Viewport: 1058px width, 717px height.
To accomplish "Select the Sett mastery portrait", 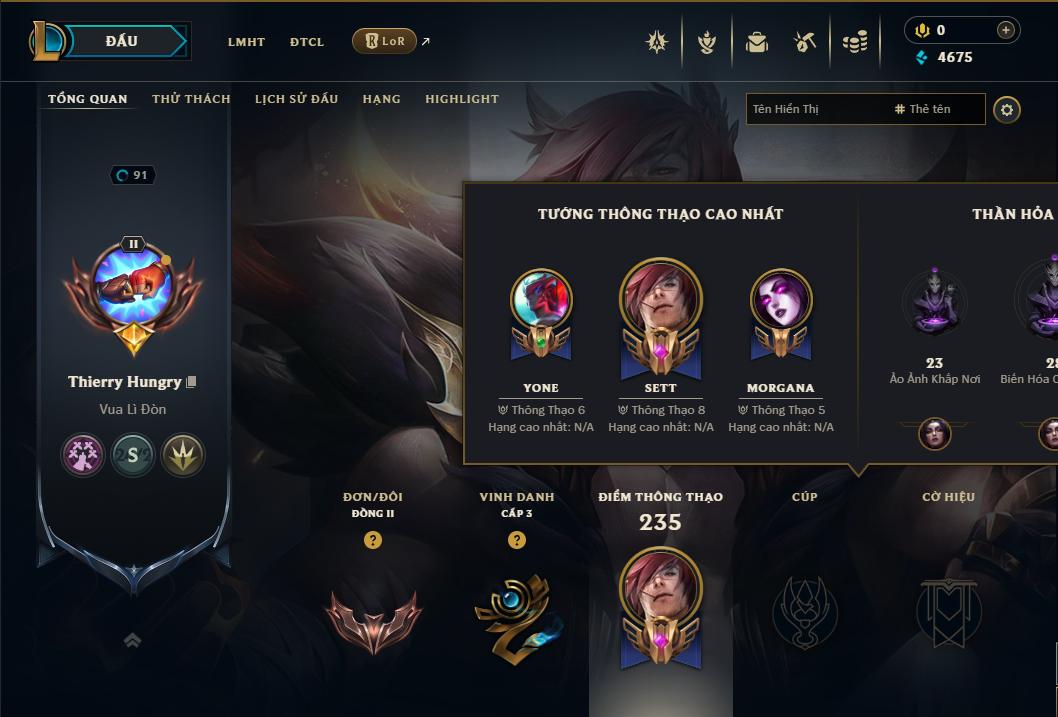I will [x=660, y=300].
